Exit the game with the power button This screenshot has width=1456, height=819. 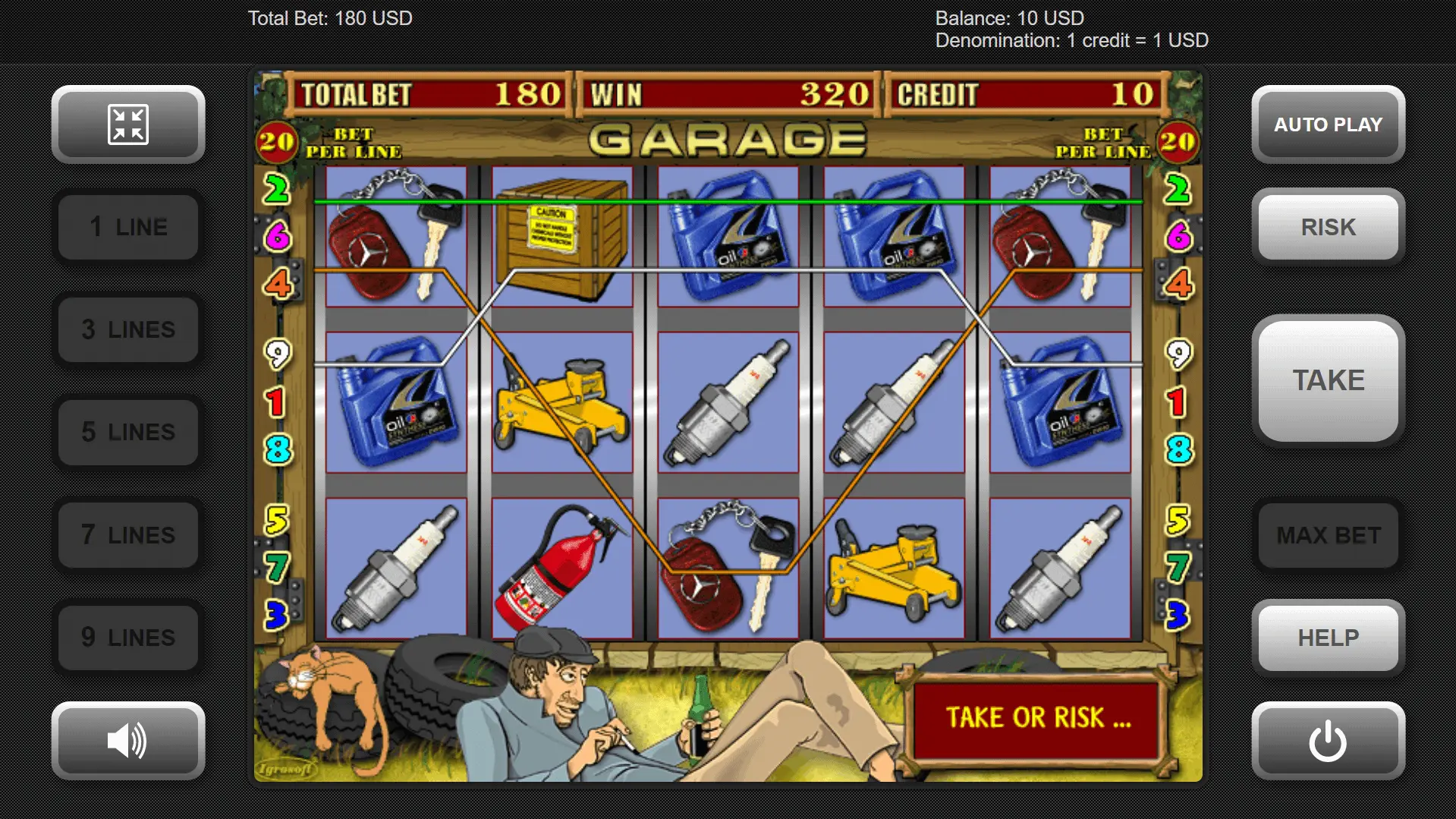(x=1328, y=740)
